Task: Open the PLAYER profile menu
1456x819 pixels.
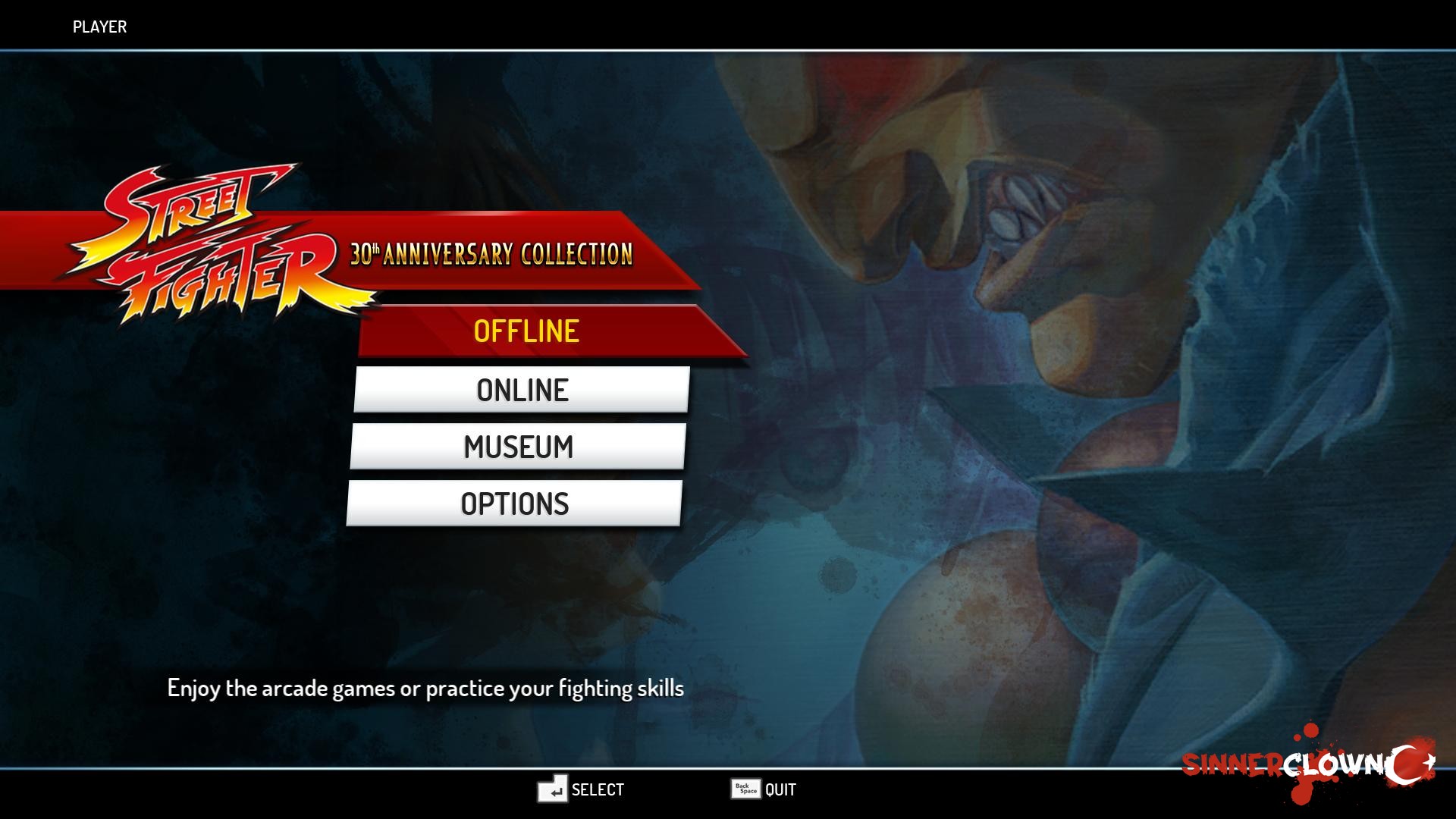Action: [x=99, y=27]
